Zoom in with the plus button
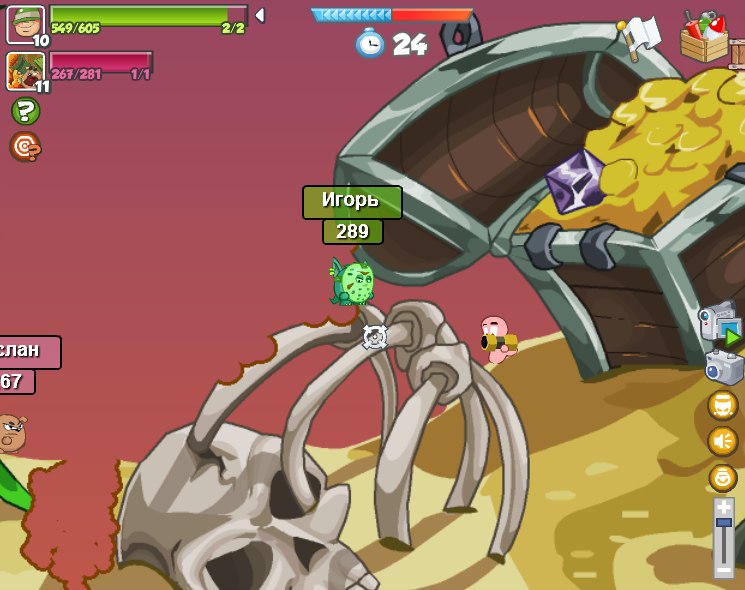Viewport: 745px width, 590px height. [x=724, y=507]
